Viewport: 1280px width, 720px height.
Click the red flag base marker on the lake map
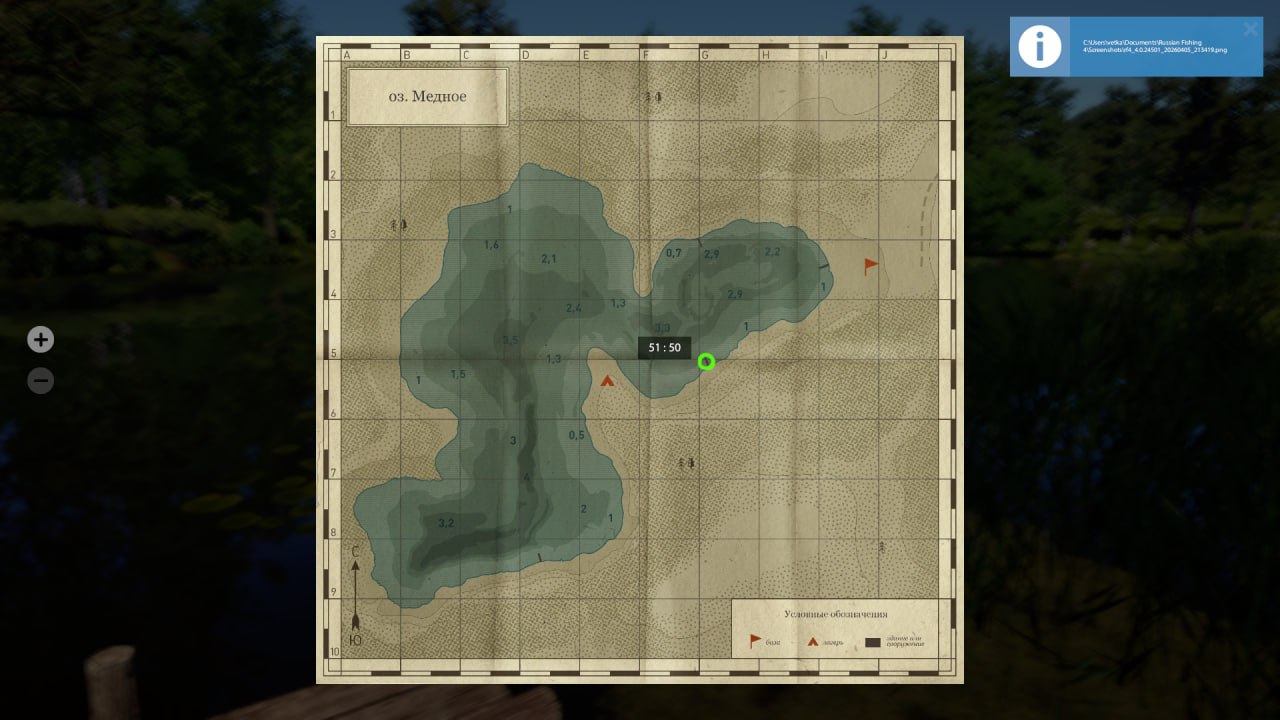[x=871, y=265]
